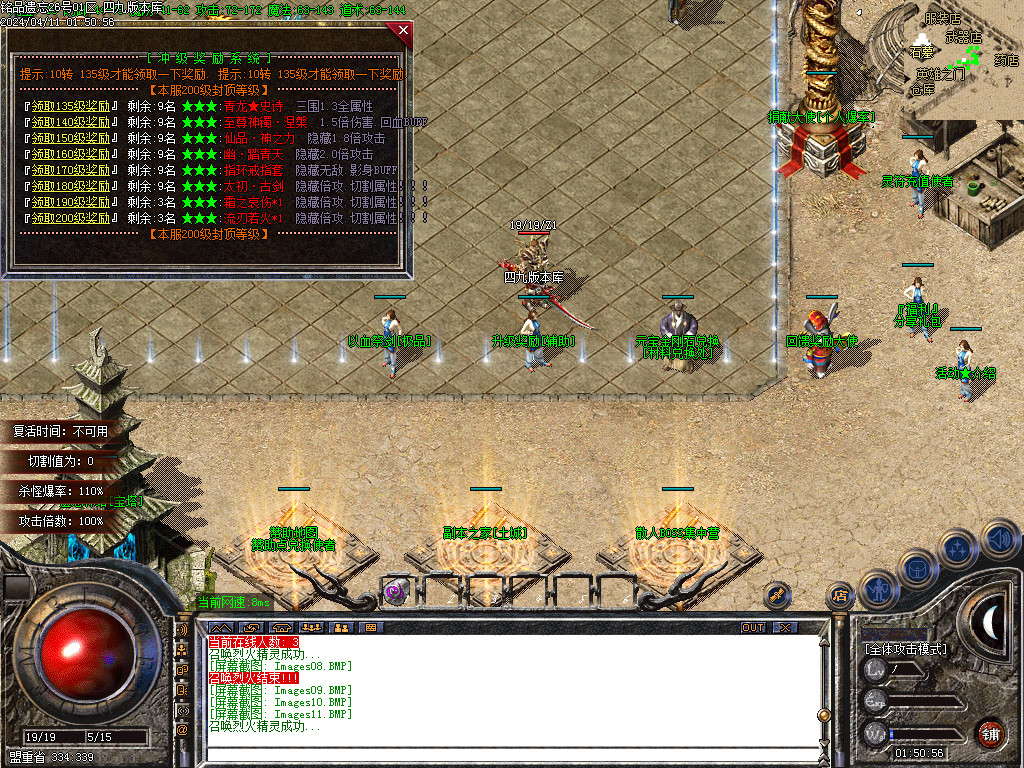Click the chat text input field

pos(510,756)
